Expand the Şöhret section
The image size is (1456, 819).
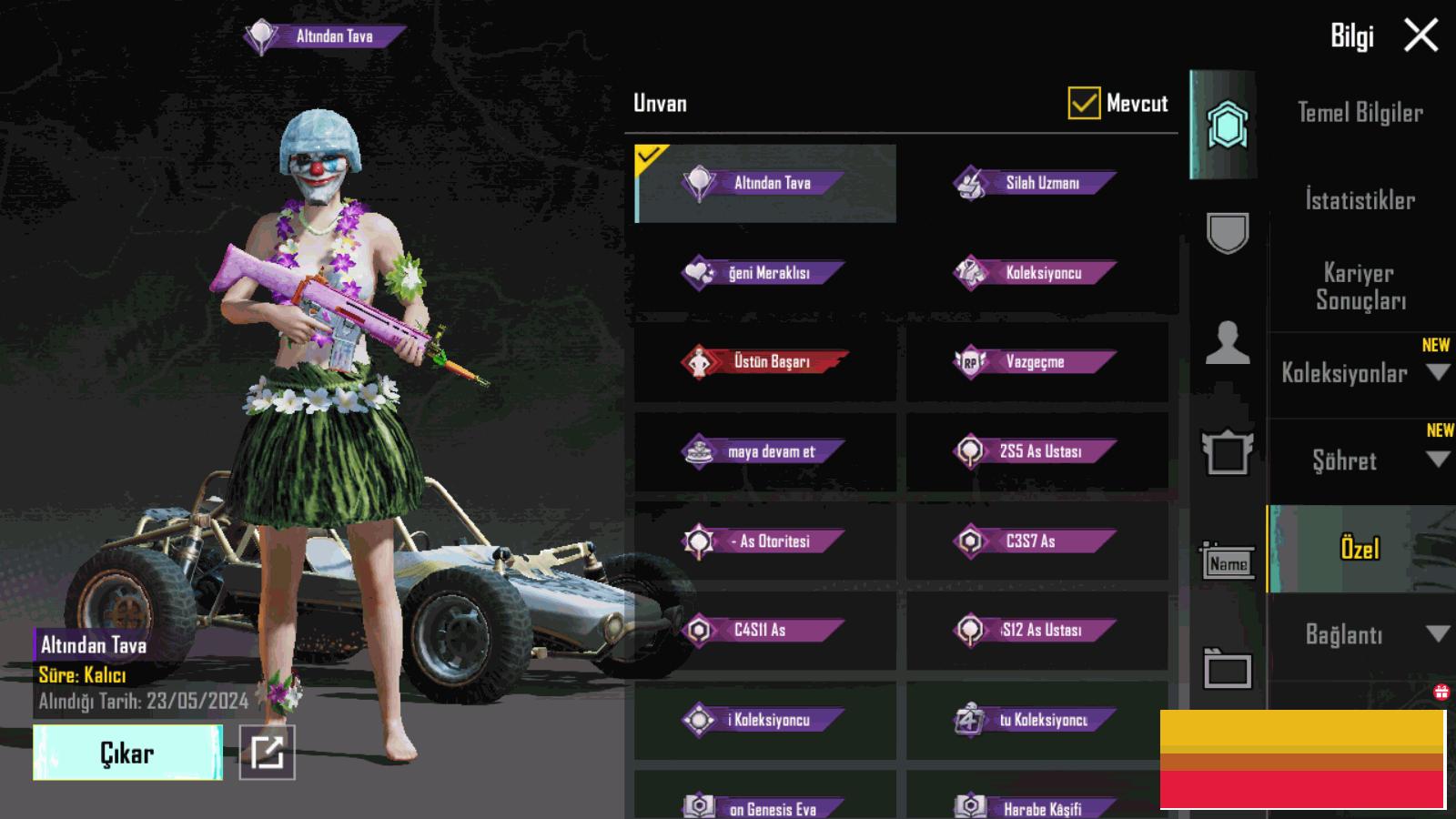pos(1360,460)
